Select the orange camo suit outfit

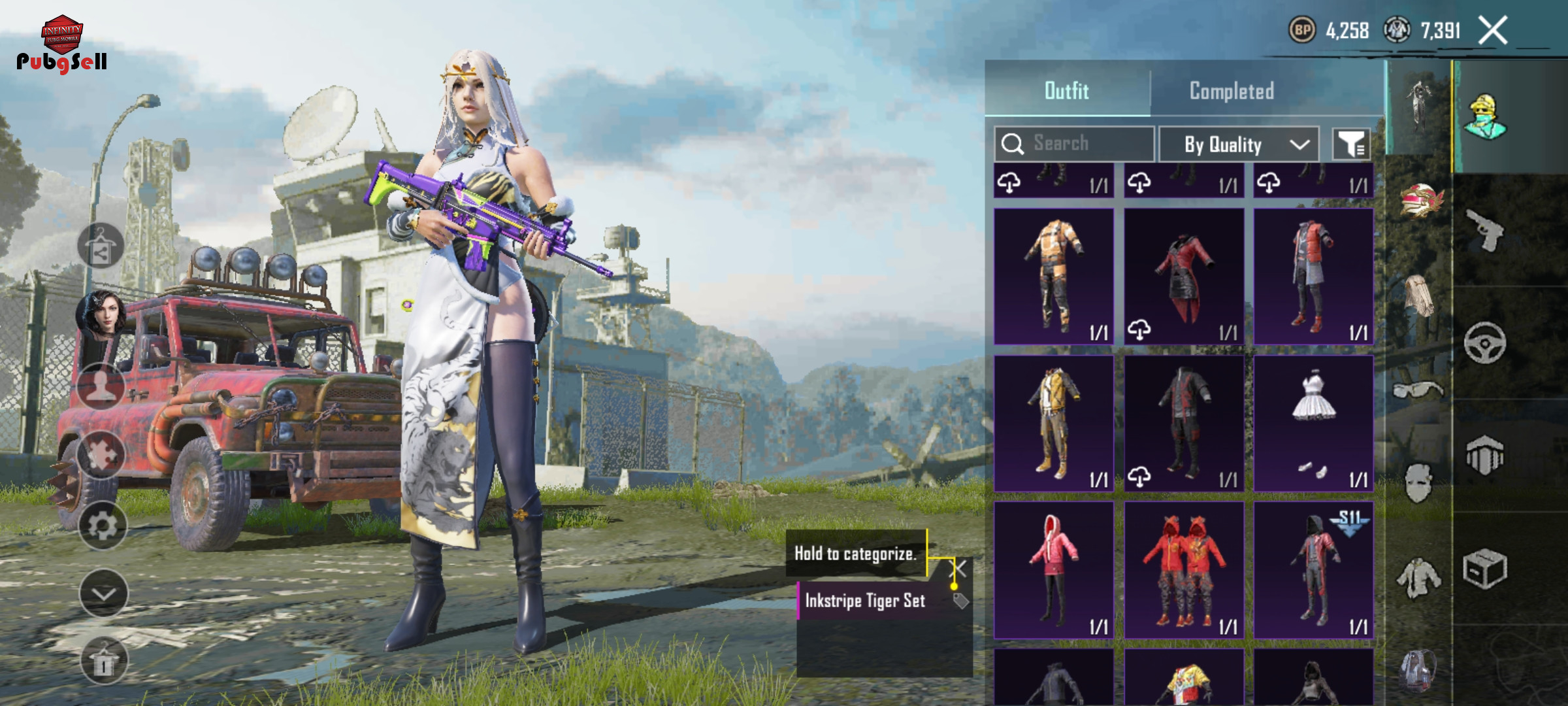(x=1054, y=276)
